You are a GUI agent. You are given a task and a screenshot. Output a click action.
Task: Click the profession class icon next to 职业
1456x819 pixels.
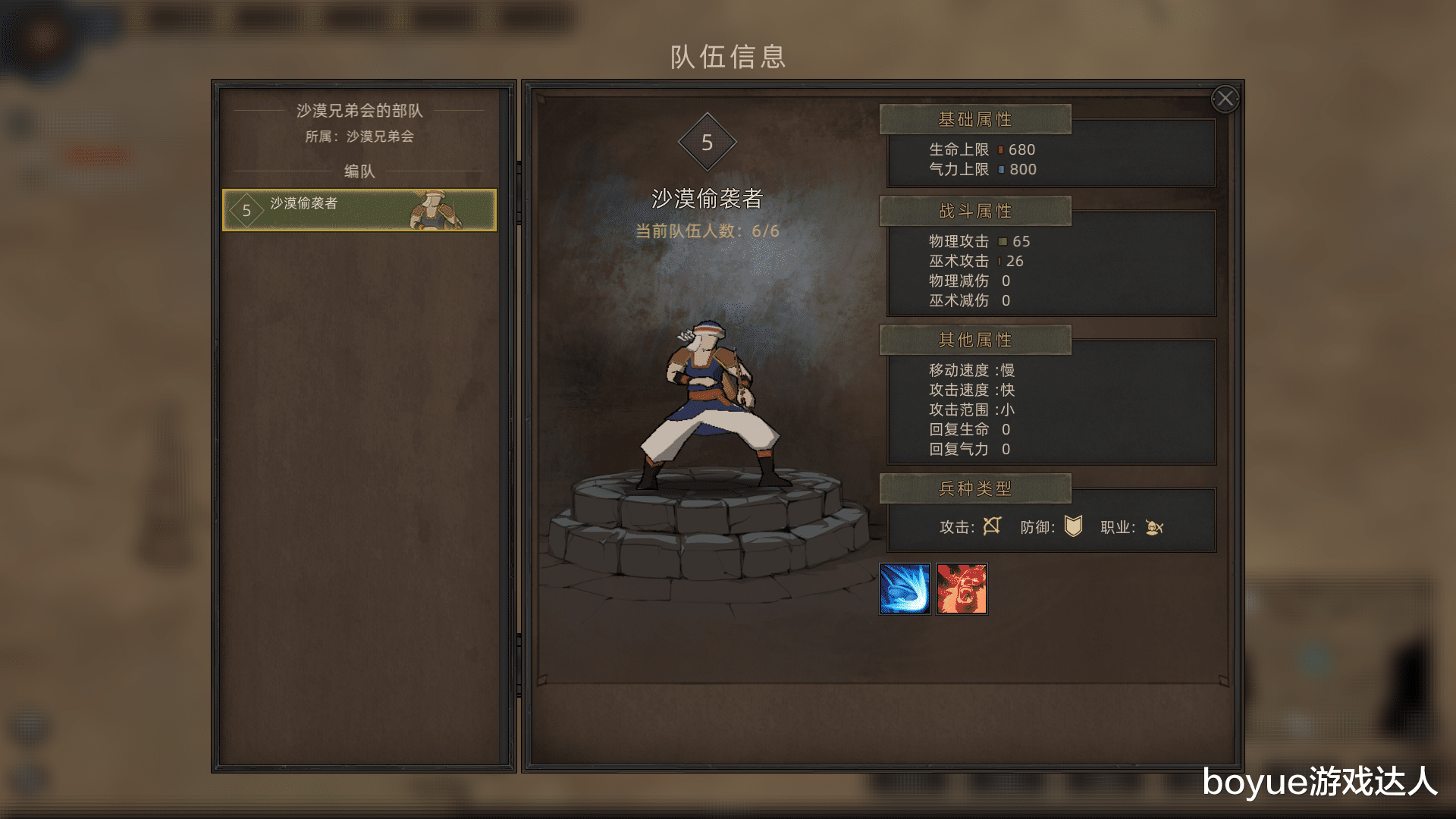pyautogui.click(x=1156, y=528)
